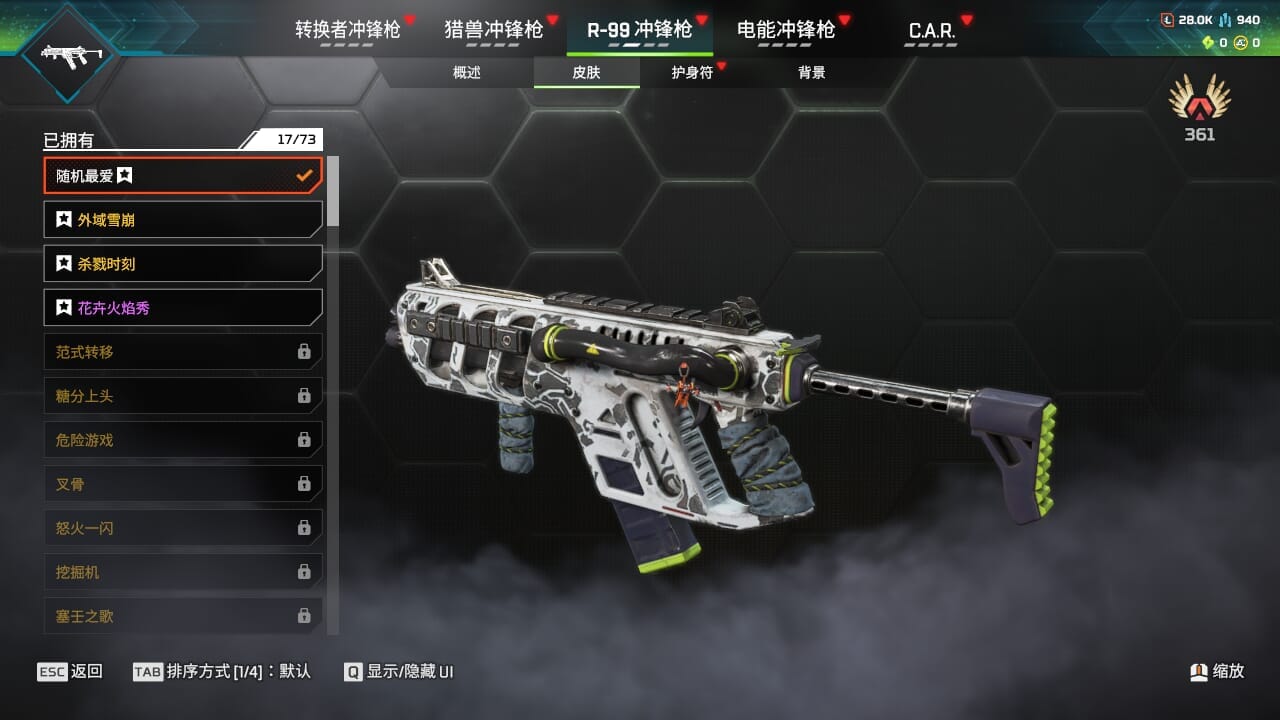This screenshot has height=720, width=1280.
Task: Select the locked 叉骨 skin
Action: 183,484
